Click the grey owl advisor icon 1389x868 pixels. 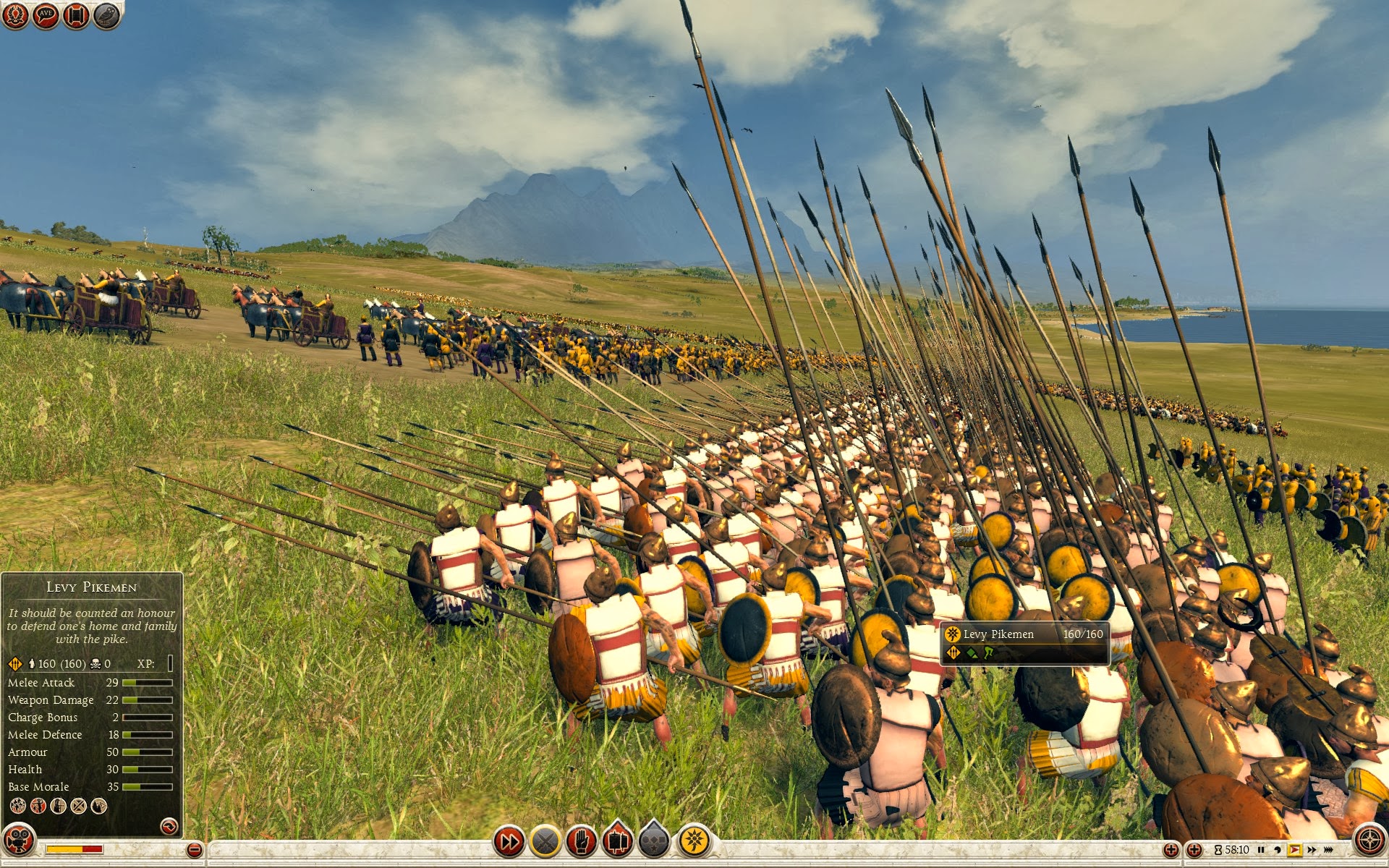click(106, 15)
